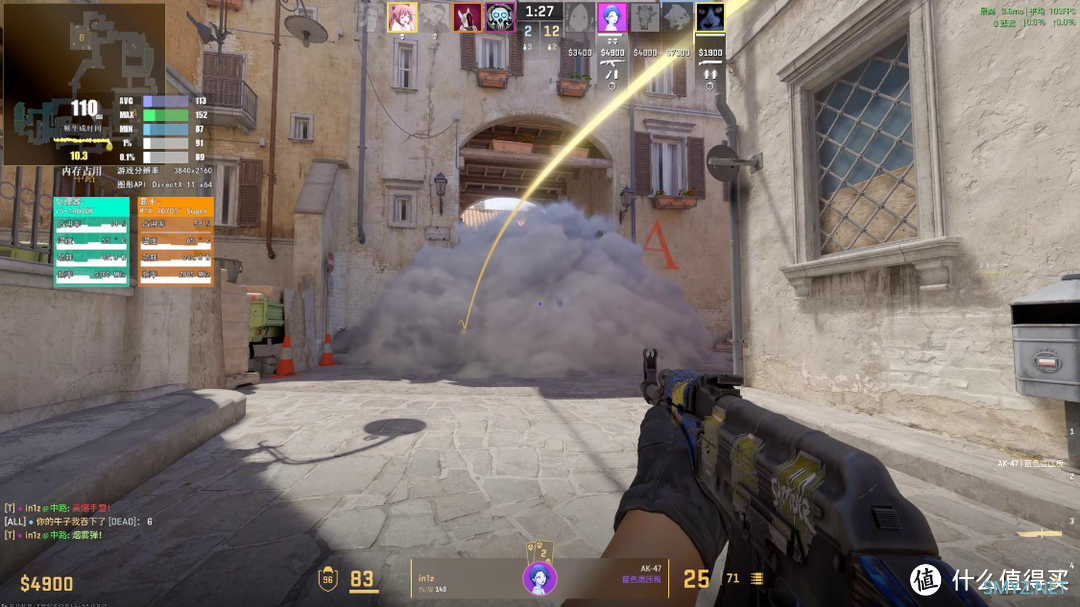The width and height of the screenshot is (1080, 607).
Task: Click the blue-haired player portrait at bottom
Action: click(x=540, y=578)
